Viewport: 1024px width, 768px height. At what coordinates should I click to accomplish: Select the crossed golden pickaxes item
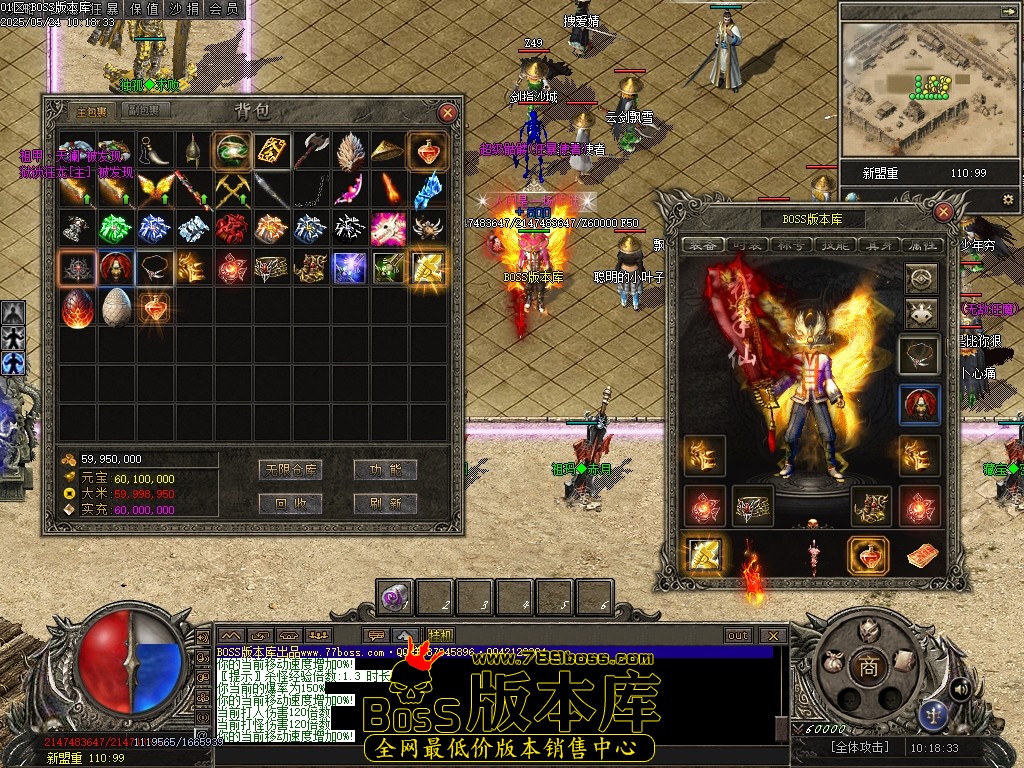233,189
